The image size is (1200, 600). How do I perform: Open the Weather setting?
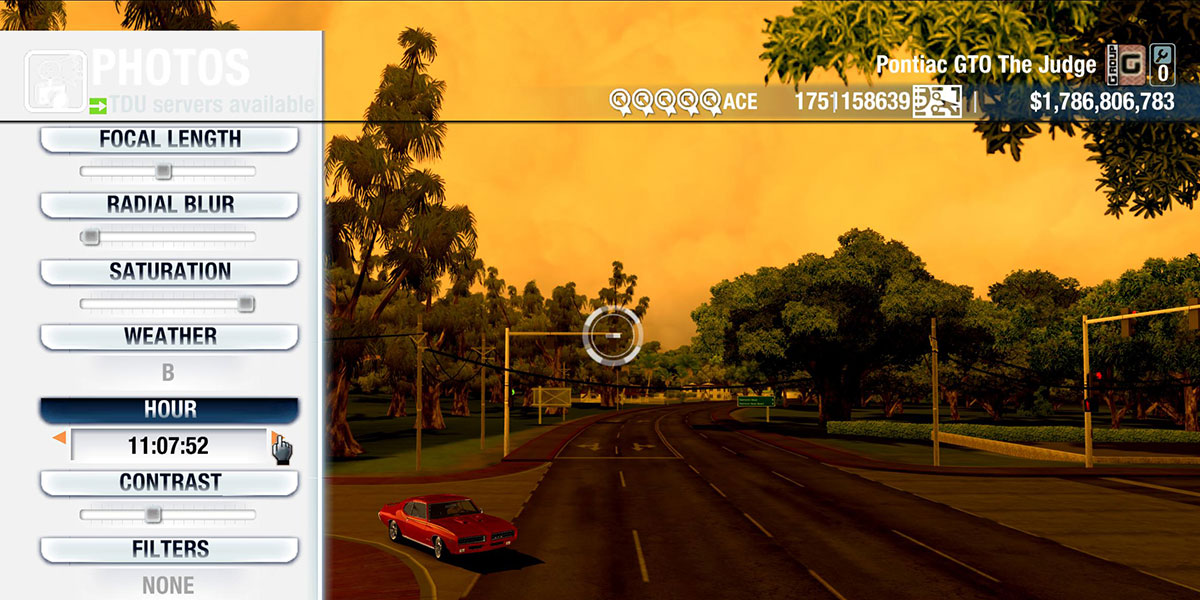pos(169,336)
